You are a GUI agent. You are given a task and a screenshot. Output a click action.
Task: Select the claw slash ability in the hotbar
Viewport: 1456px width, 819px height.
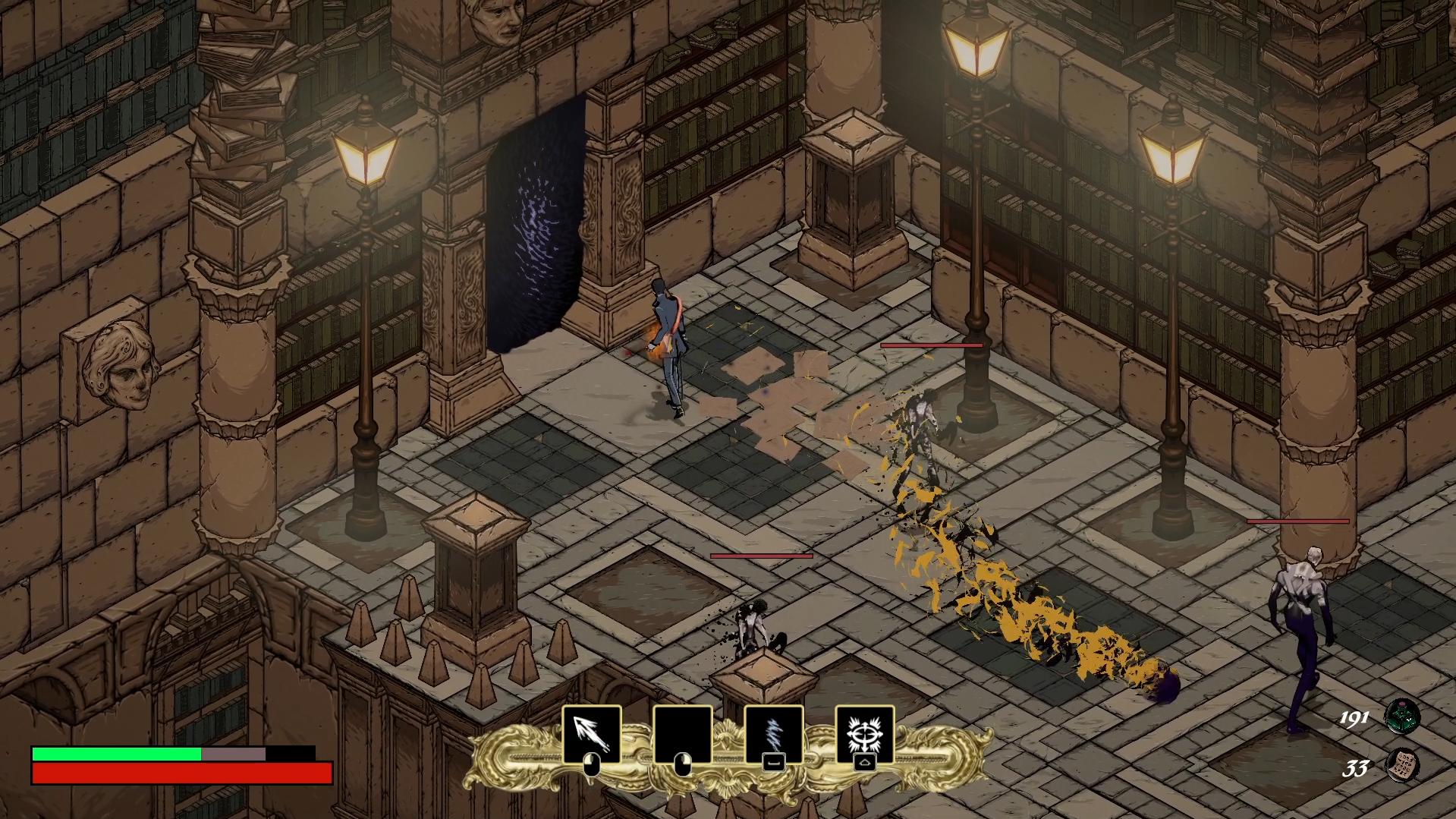593,734
